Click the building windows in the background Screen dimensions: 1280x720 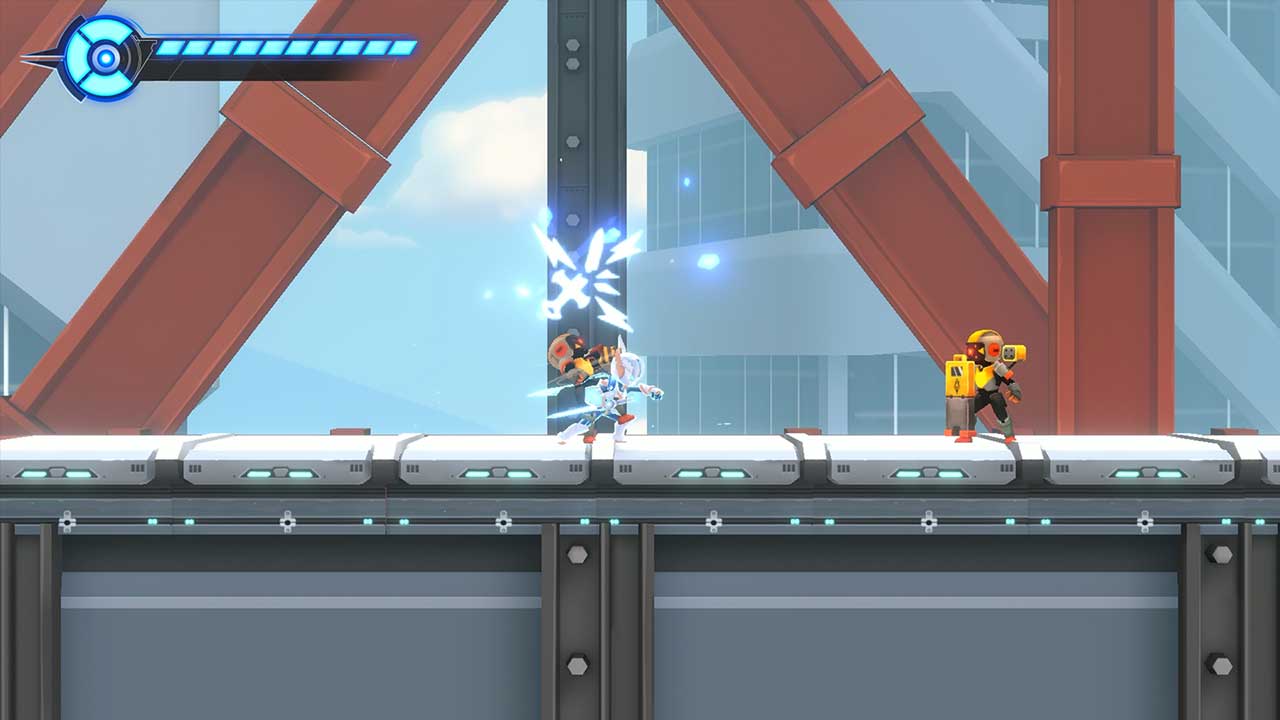[x=720, y=170]
